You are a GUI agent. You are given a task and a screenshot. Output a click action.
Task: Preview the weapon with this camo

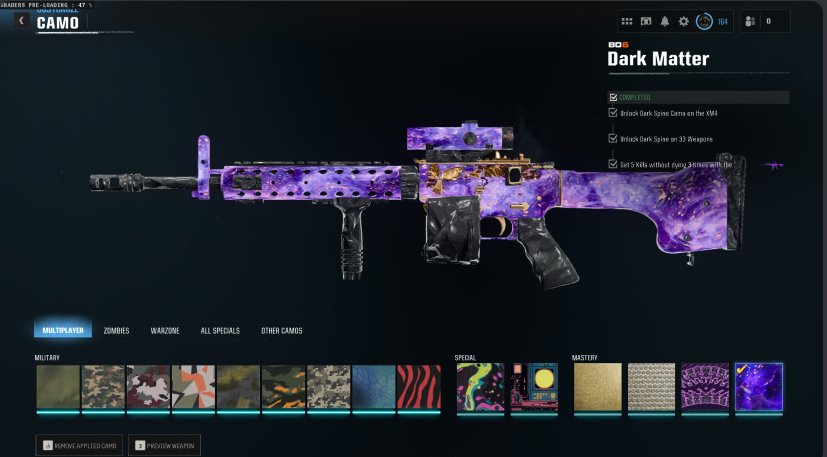pyautogui.click(x=165, y=444)
